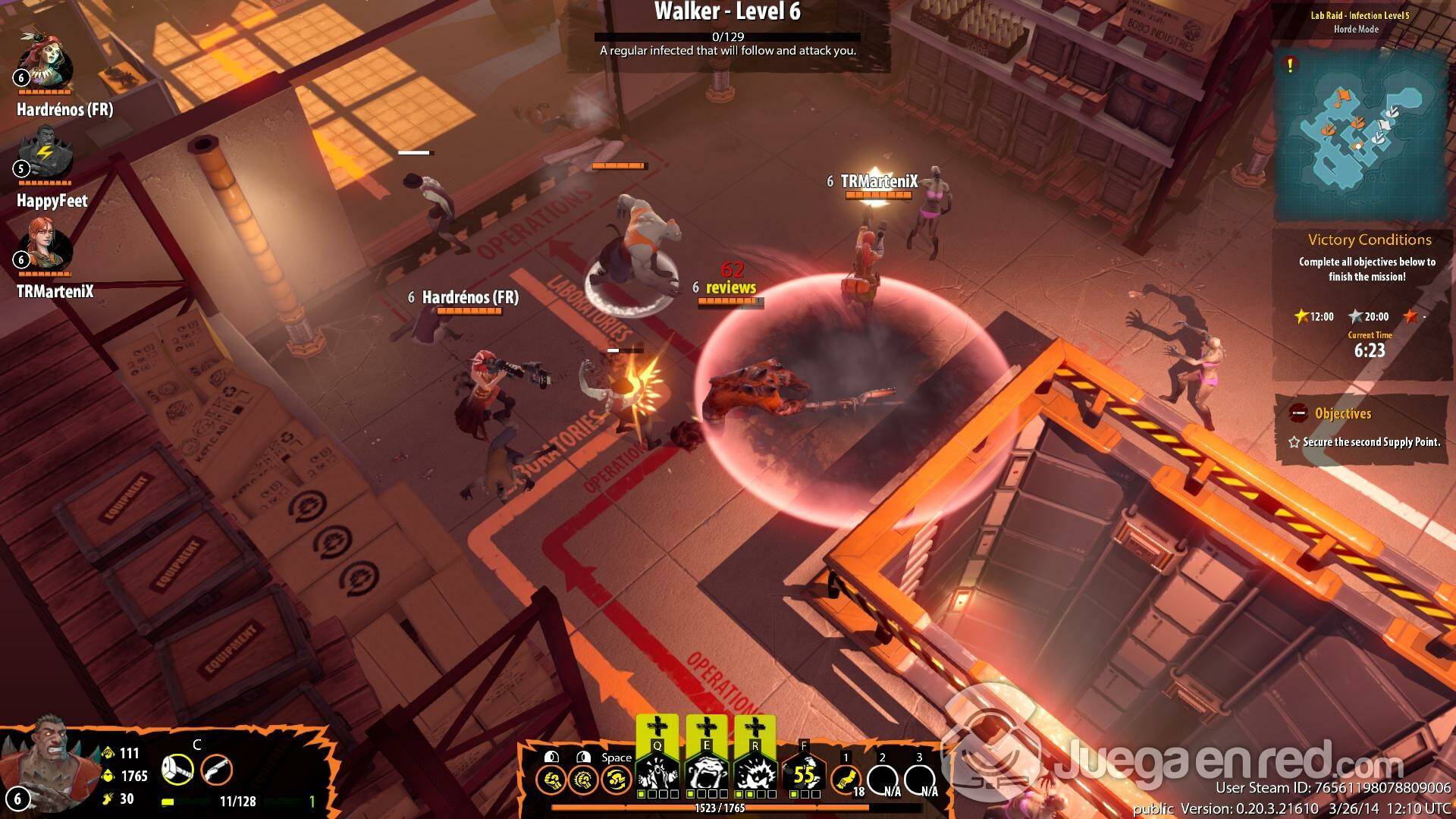This screenshot has height=819, width=1456.
Task: Select the HappyFeet teammate portrait
Action: [45, 154]
